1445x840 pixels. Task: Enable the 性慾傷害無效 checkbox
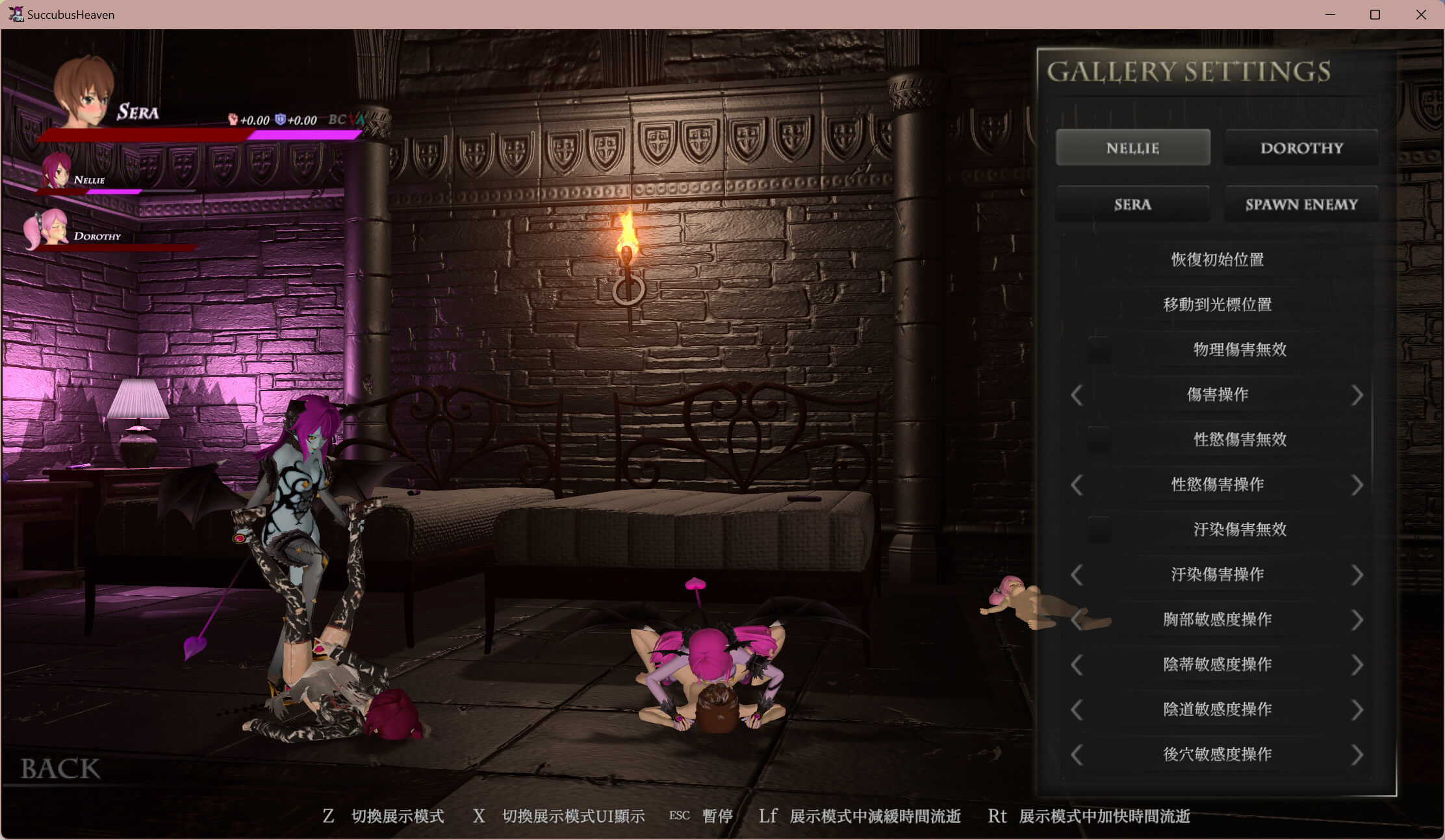coord(1099,440)
